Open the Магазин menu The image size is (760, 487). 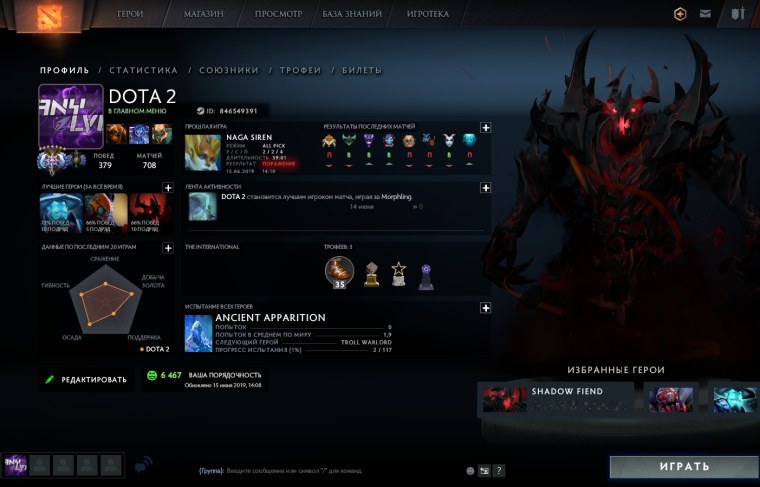tap(203, 15)
